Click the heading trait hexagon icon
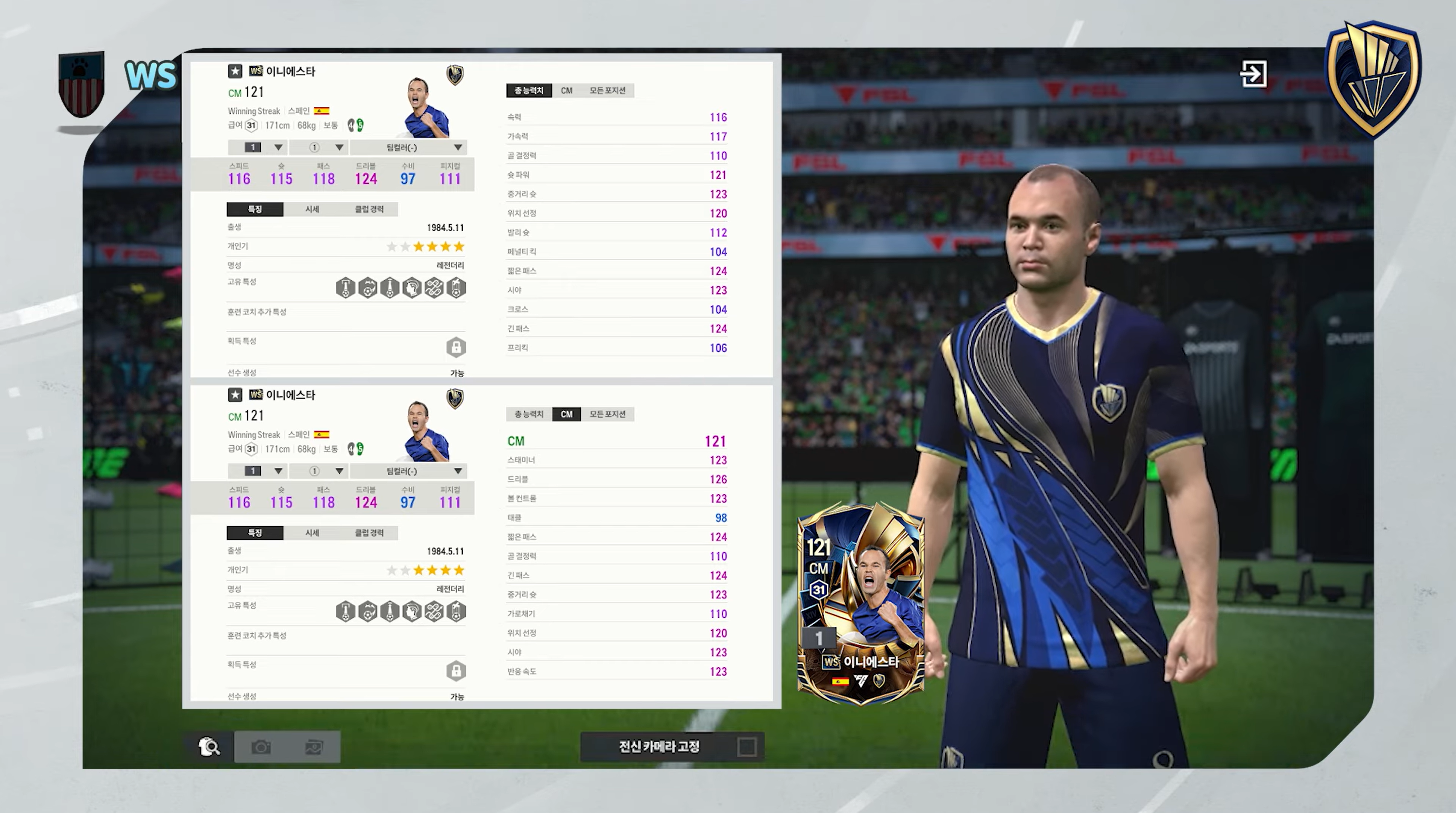The height and width of the screenshot is (813, 1456). coord(412,288)
